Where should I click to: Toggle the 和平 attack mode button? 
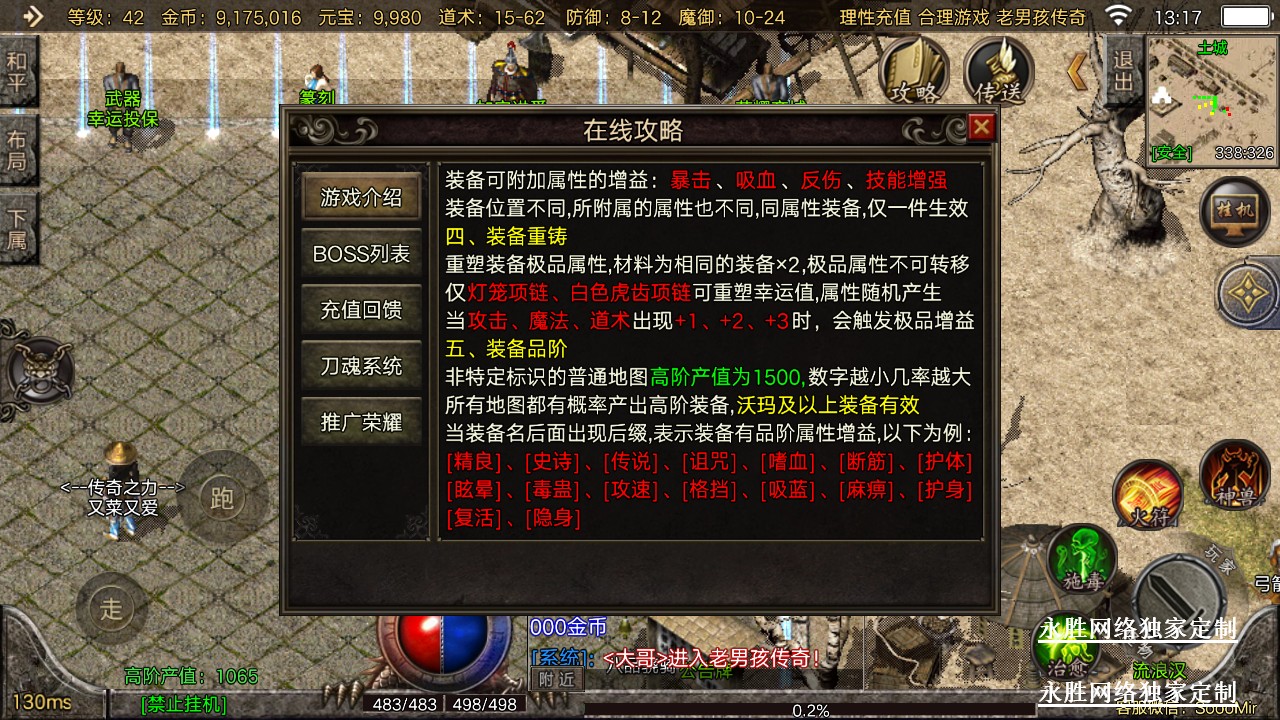coord(17,71)
